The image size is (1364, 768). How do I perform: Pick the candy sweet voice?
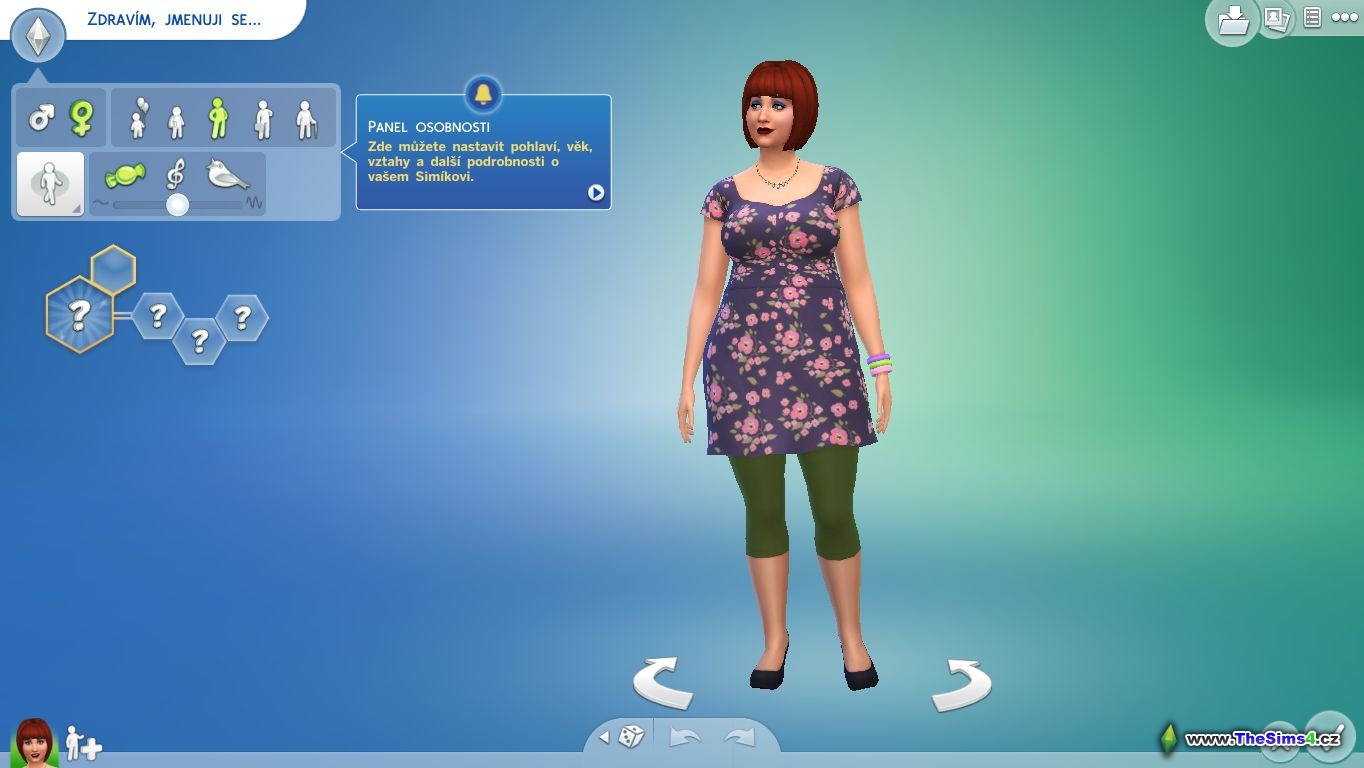[x=125, y=176]
